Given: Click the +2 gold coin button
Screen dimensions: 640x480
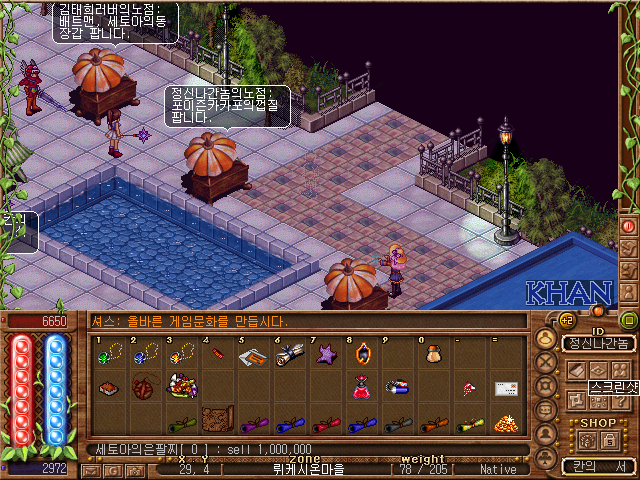Looking at the screenshot, I should (566, 320).
